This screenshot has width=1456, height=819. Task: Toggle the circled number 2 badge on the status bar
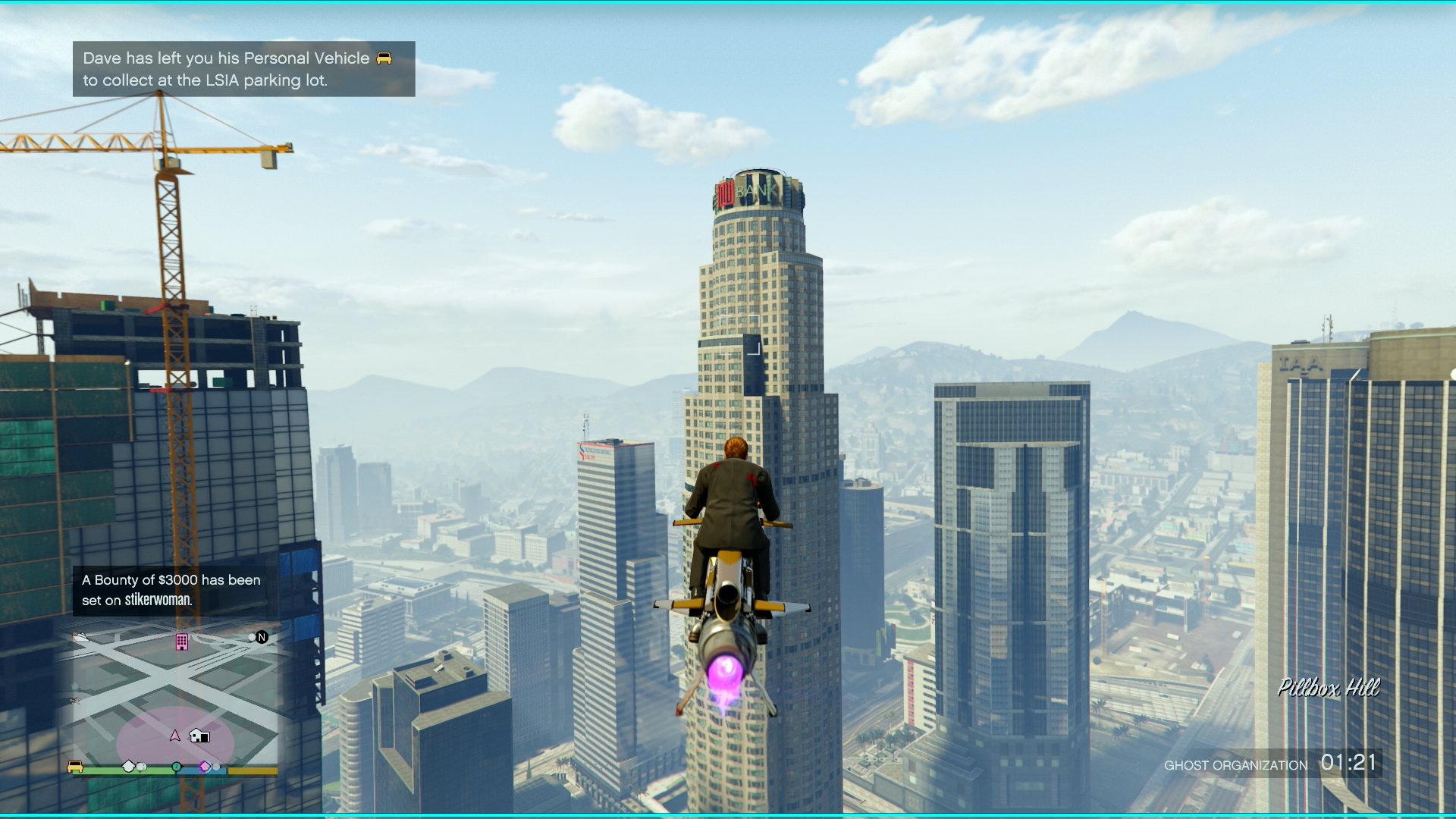(x=177, y=766)
